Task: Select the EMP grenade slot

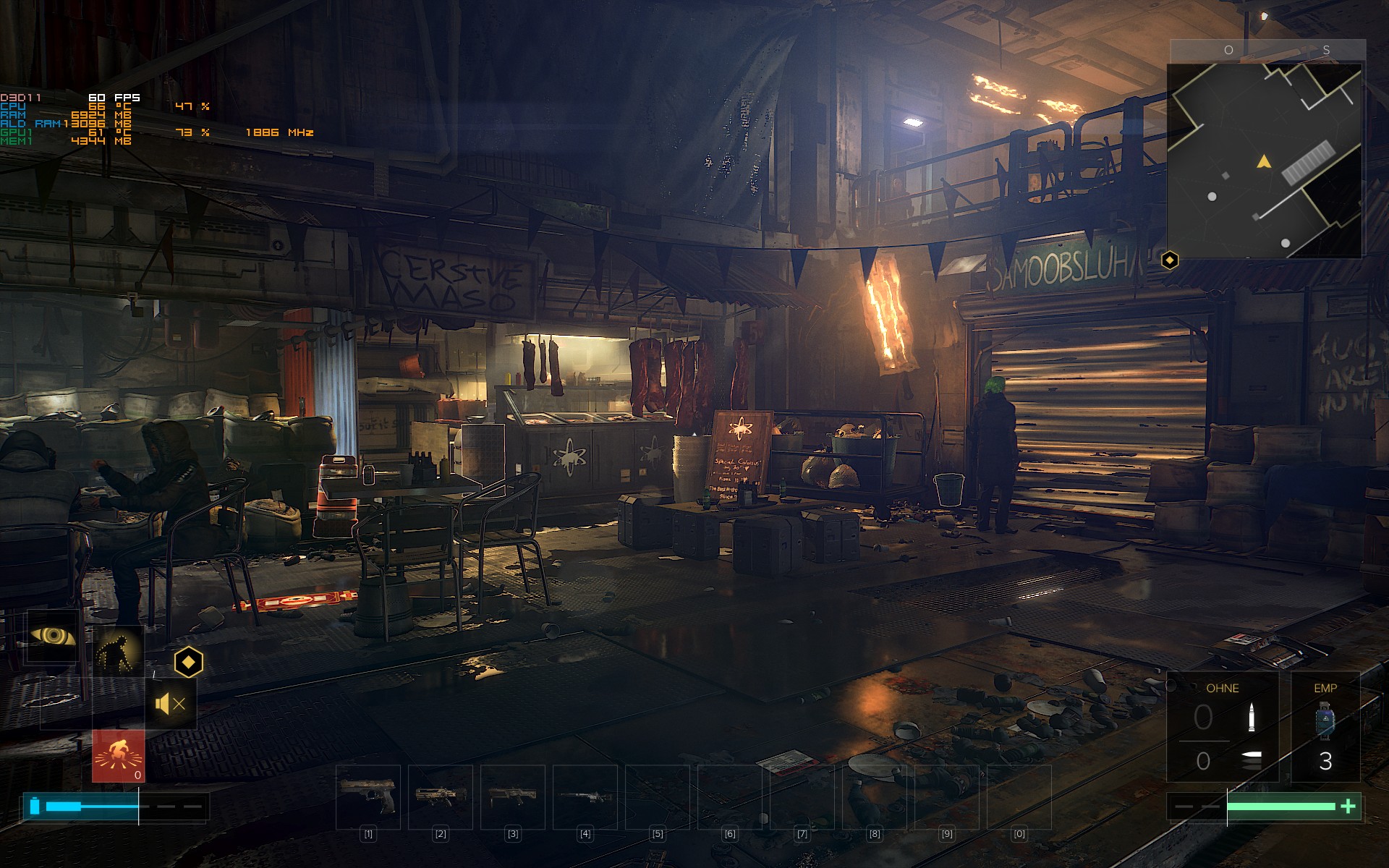Action: click(x=1325, y=727)
